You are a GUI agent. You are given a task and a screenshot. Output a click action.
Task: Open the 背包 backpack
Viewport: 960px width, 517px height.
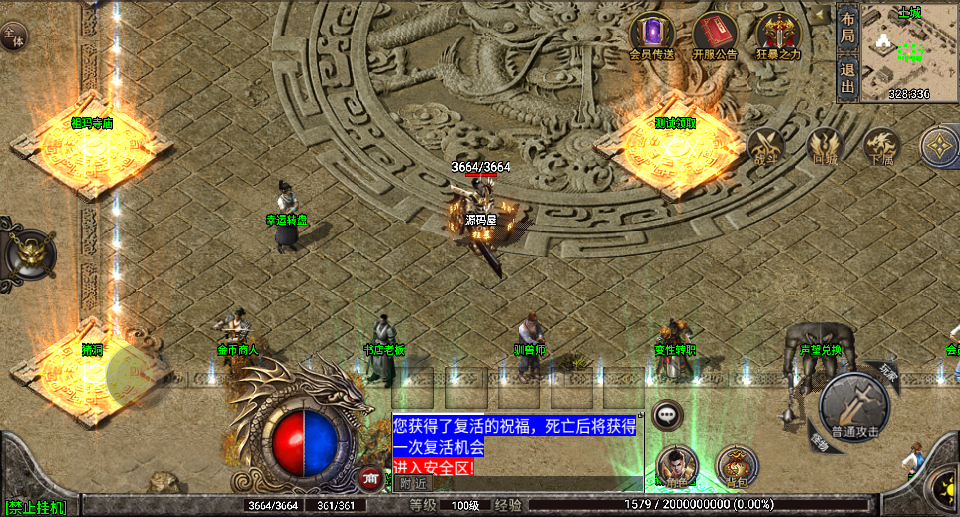tap(738, 466)
